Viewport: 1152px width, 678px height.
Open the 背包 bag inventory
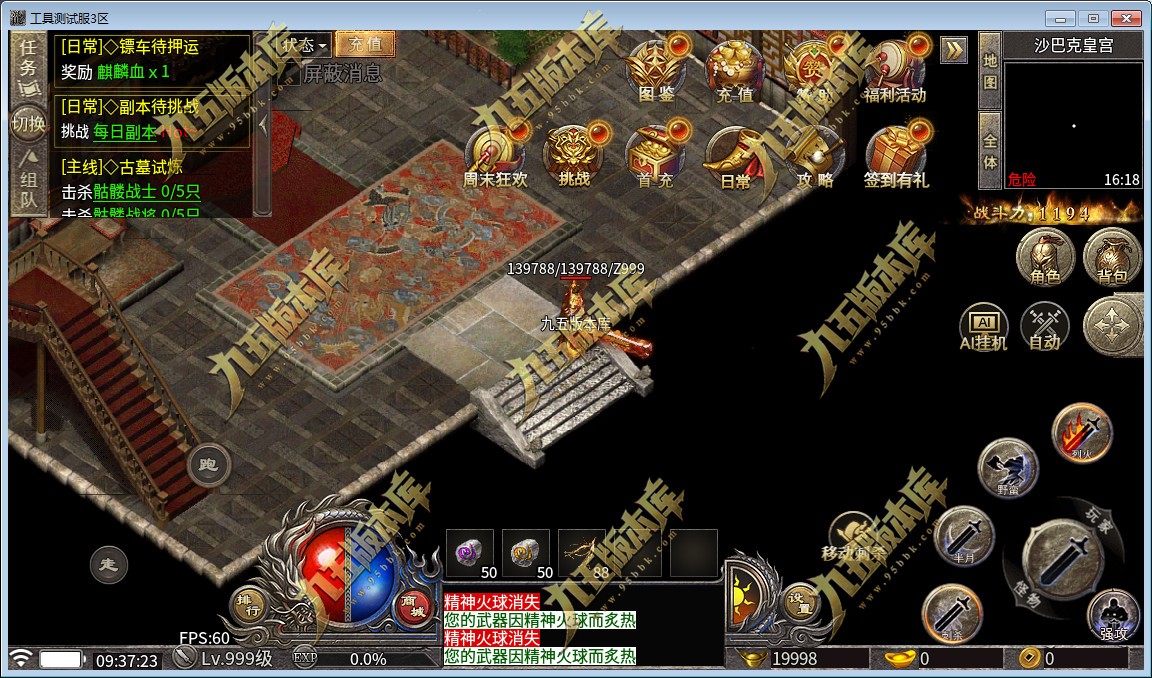coord(1112,257)
